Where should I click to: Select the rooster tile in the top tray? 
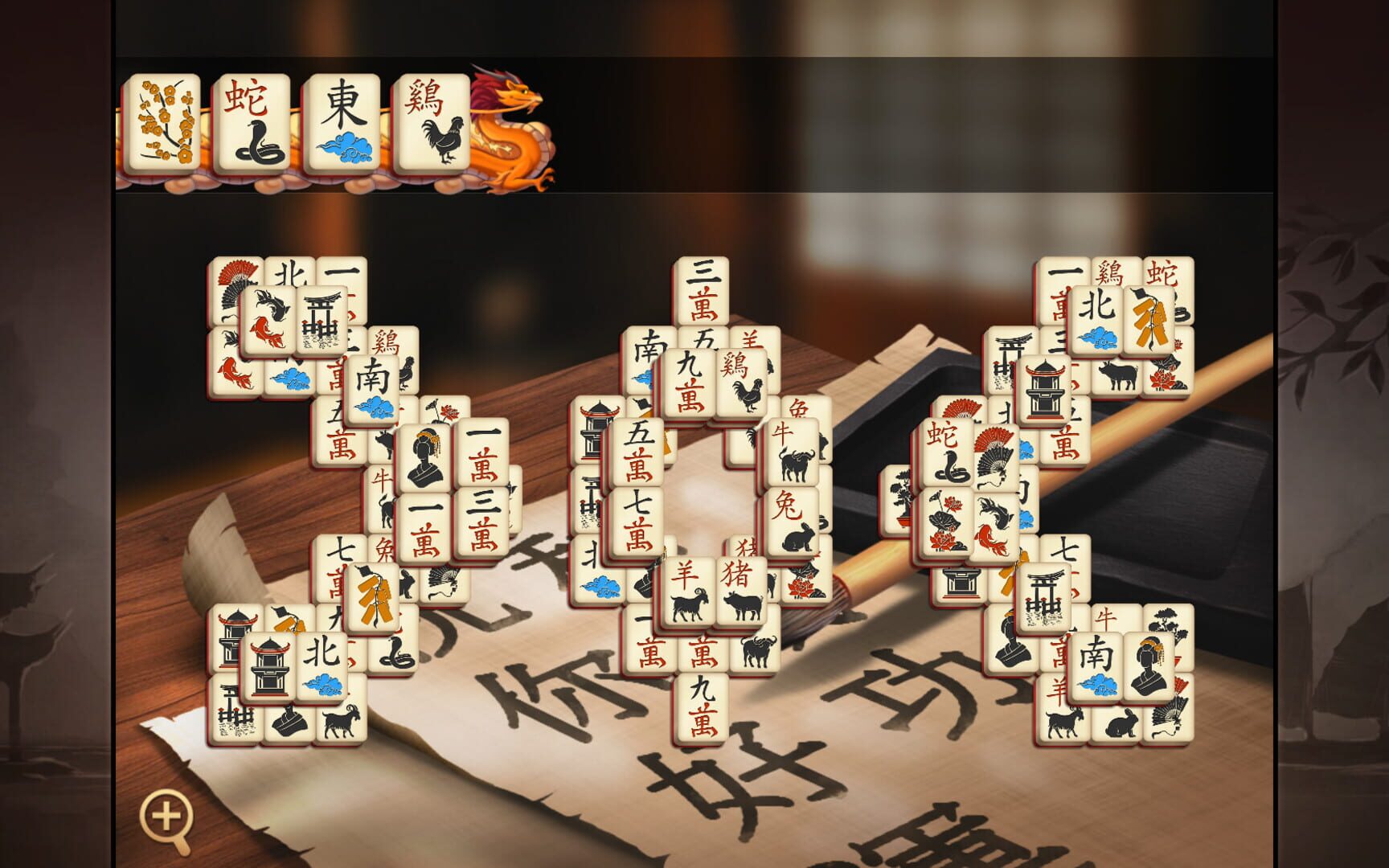tap(434, 121)
